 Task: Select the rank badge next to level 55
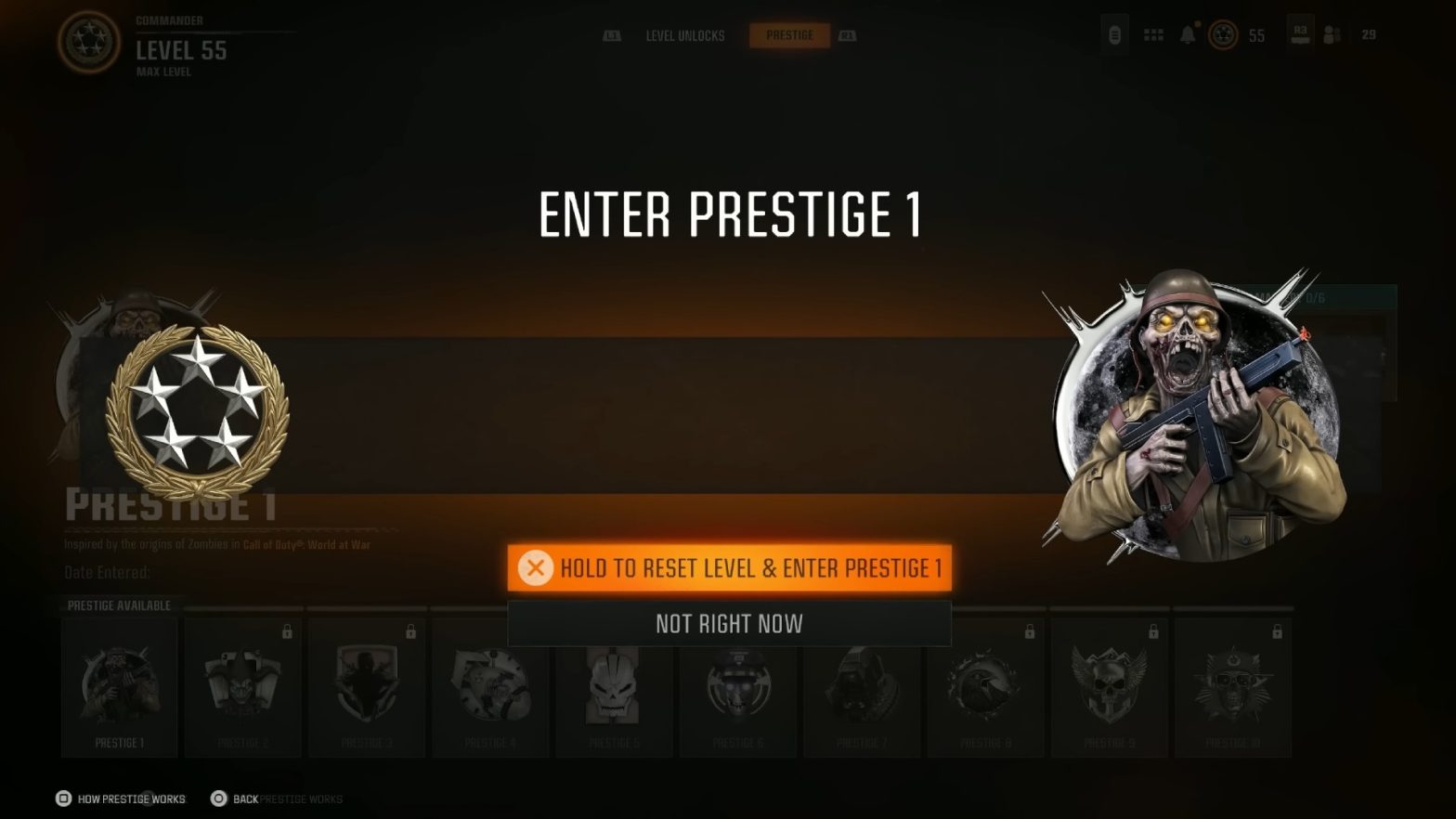pos(1223,35)
